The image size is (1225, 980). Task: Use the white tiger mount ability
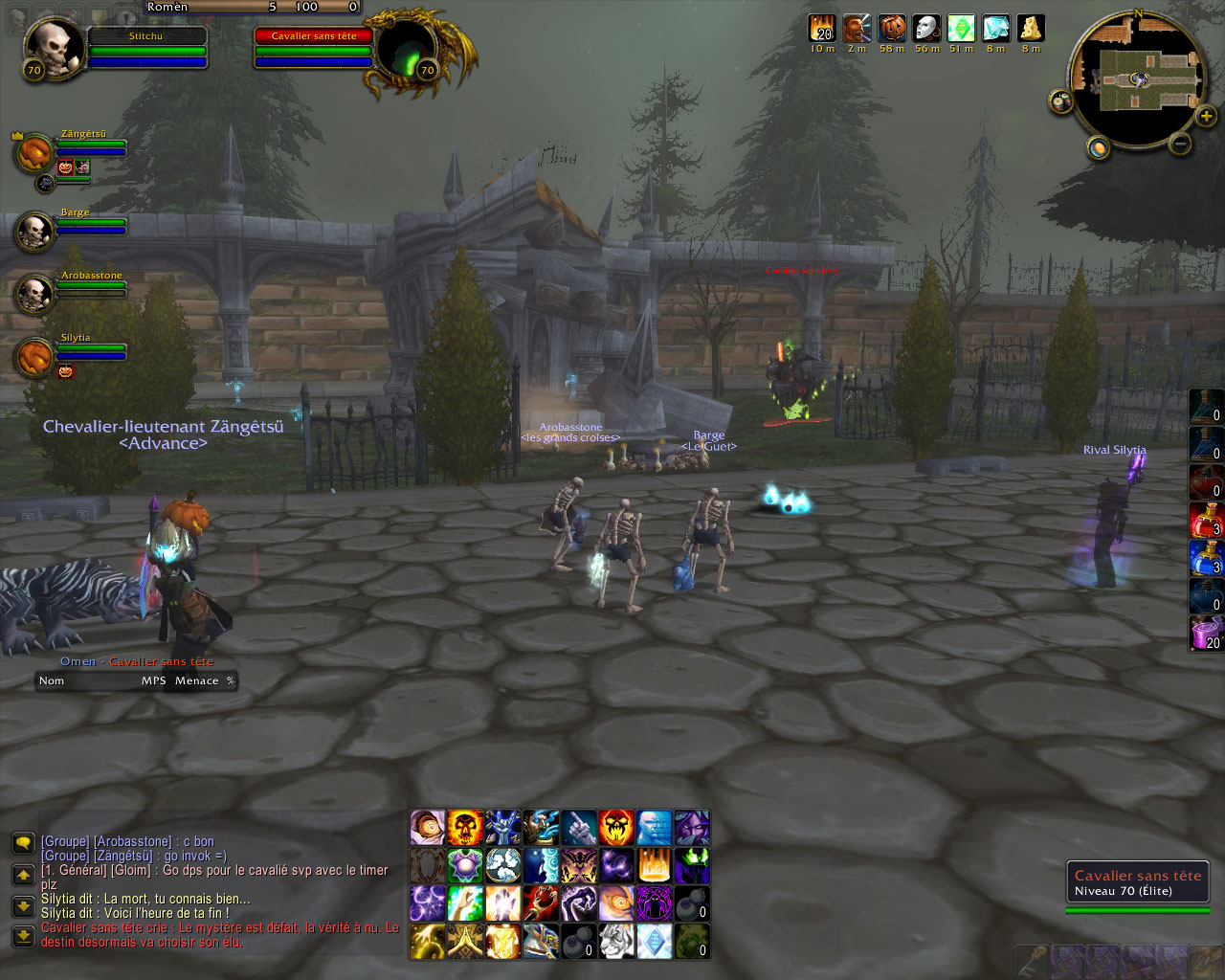(x=617, y=941)
